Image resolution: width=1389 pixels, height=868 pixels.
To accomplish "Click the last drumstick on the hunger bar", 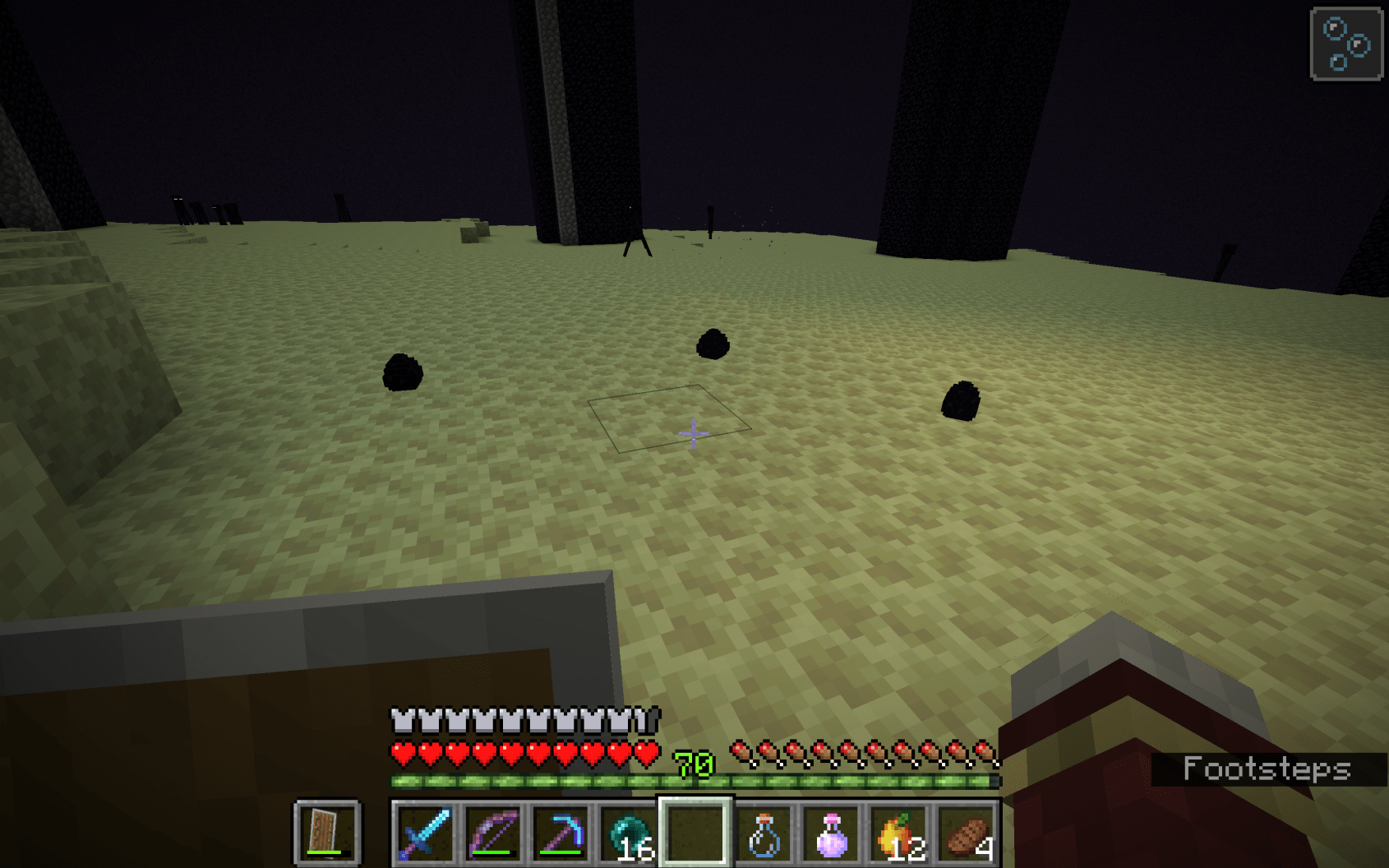I will coord(984,750).
